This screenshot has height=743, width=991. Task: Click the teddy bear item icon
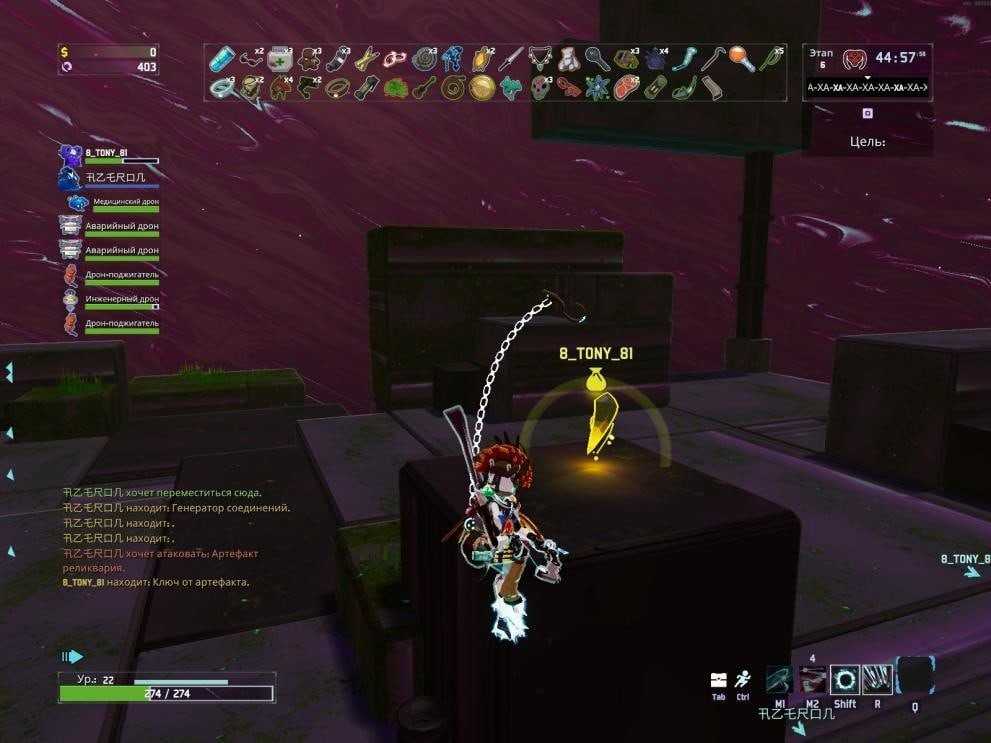click(x=567, y=59)
